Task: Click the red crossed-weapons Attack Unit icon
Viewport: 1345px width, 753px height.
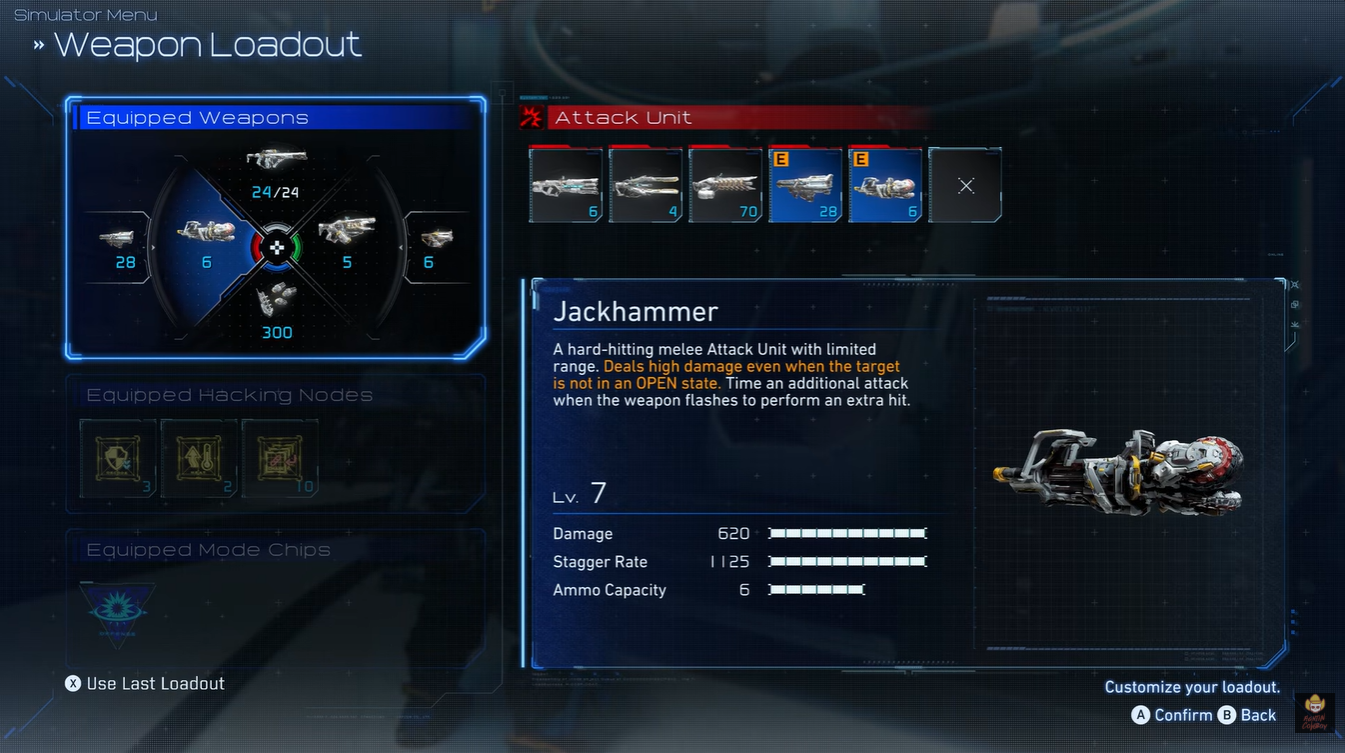Action: coord(533,117)
